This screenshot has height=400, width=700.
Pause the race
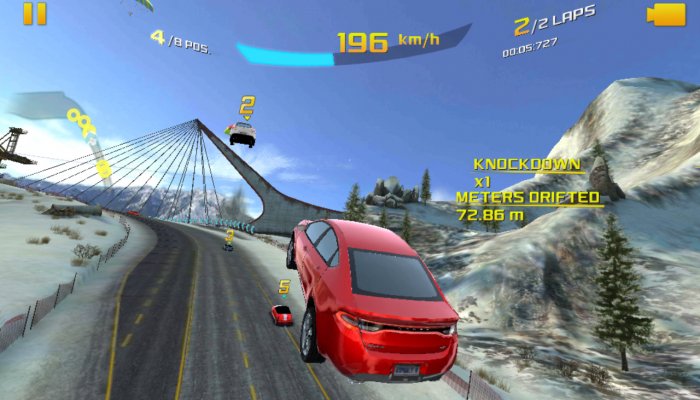click(34, 13)
